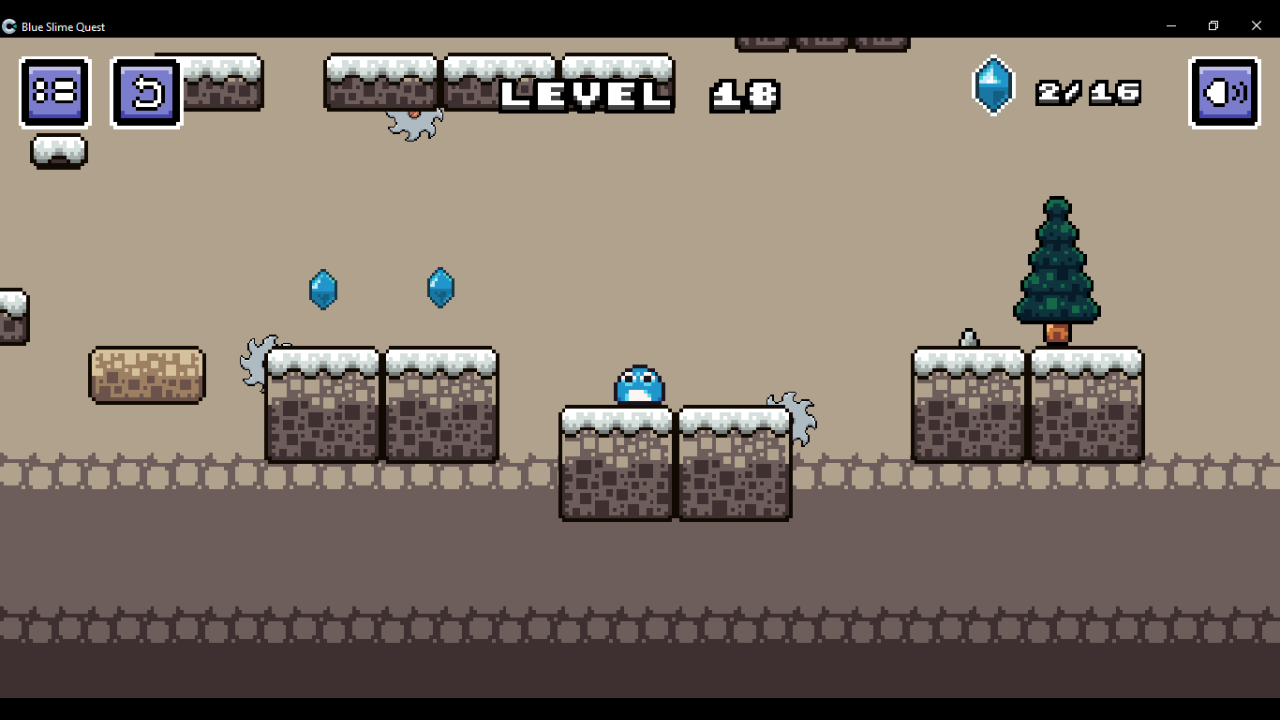Screen dimensions: 1280x720
Task: Select the blue slime character
Action: tap(638, 385)
